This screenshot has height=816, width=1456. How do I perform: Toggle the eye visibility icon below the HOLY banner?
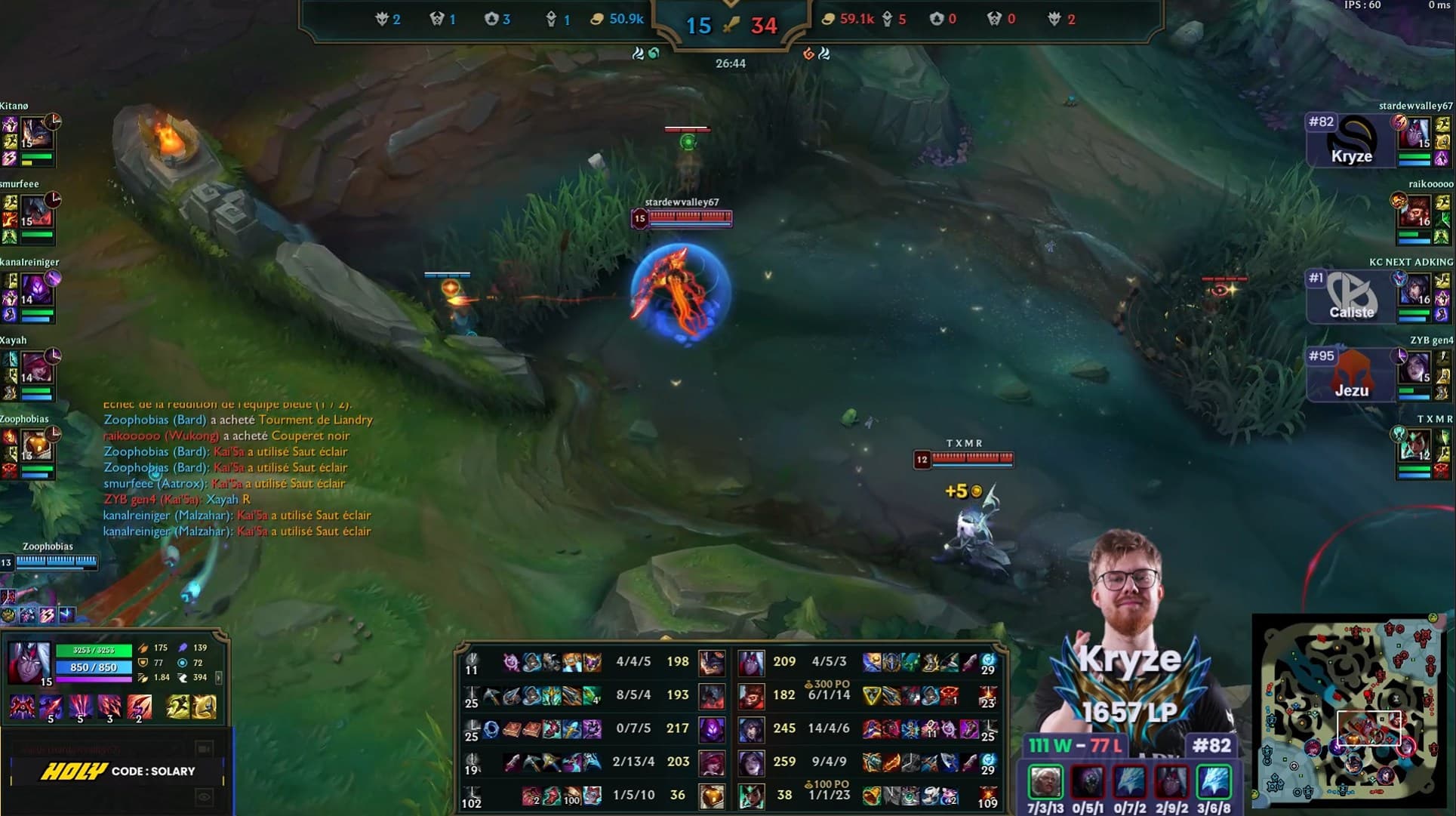(204, 796)
